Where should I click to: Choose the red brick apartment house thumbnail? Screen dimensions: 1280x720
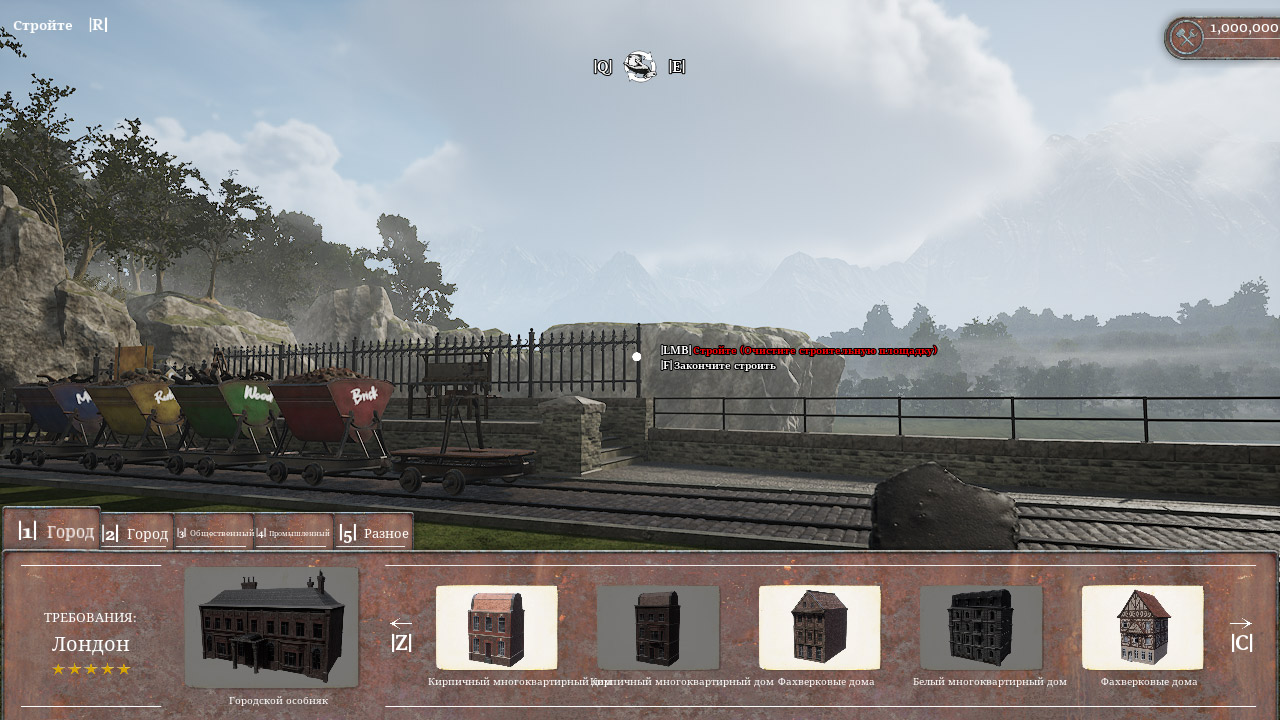[497, 628]
